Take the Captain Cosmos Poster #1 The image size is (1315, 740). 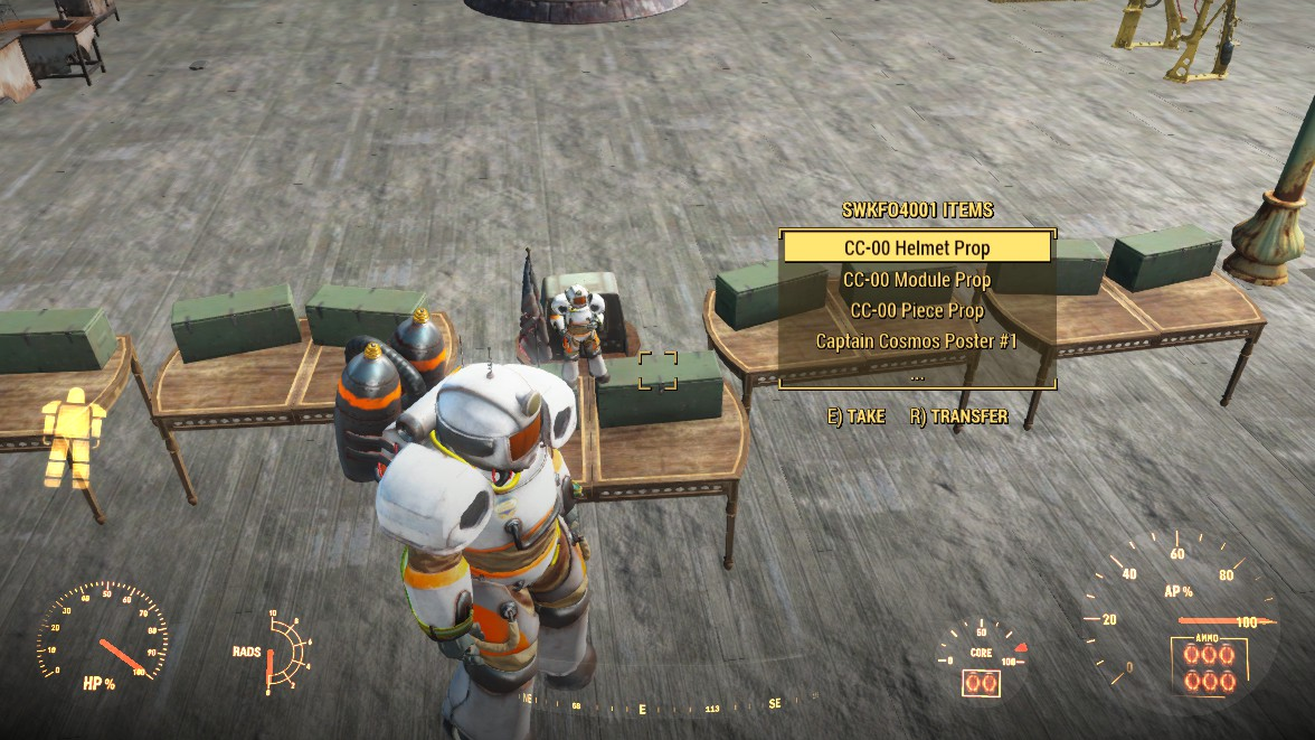[917, 341]
